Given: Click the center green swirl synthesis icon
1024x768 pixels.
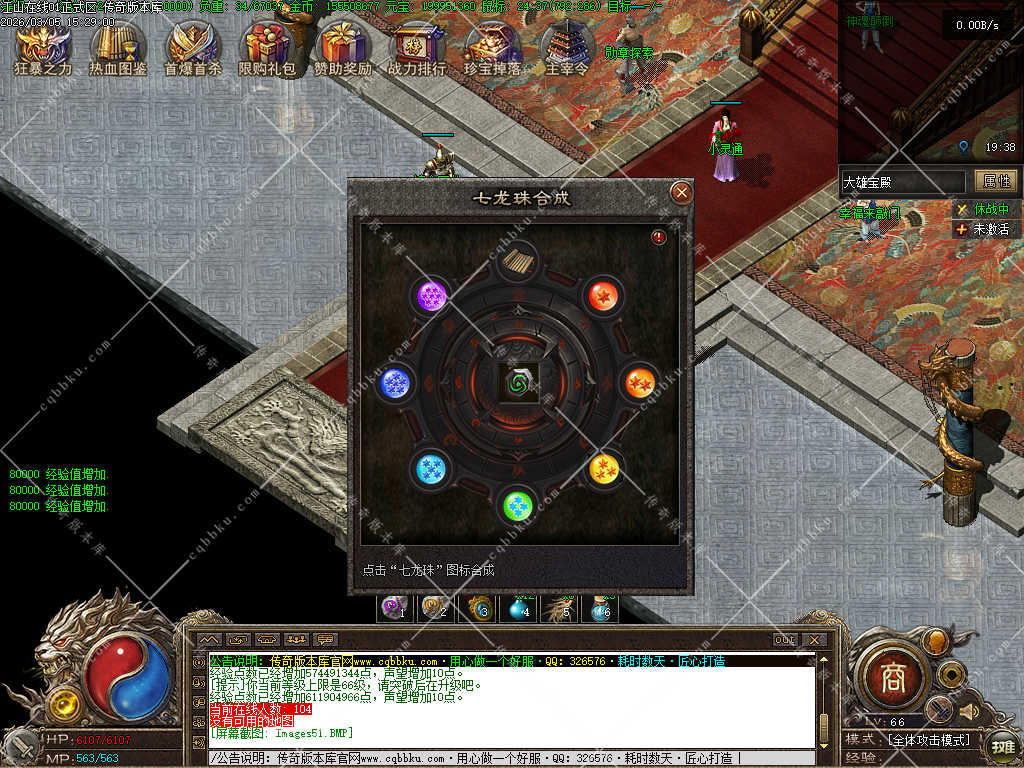Looking at the screenshot, I should (x=519, y=382).
